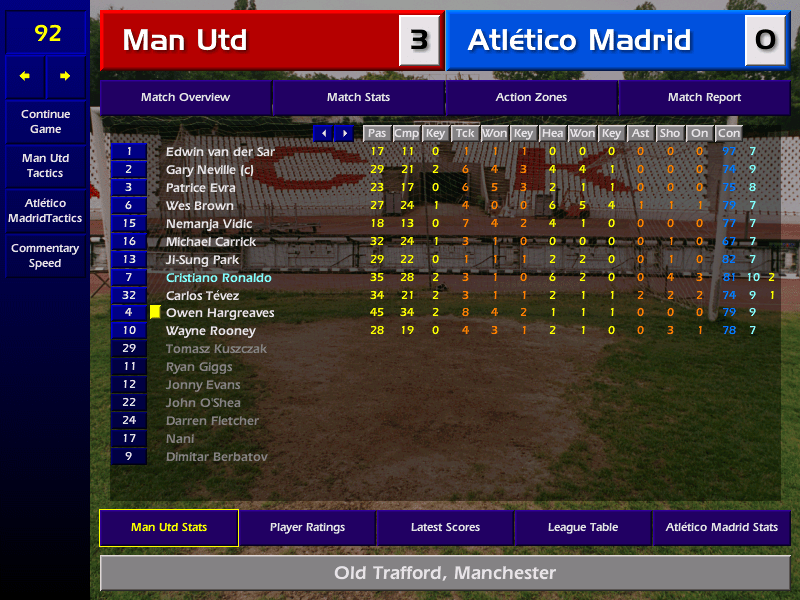Choose Edwin van der Sar from the list

220,152
